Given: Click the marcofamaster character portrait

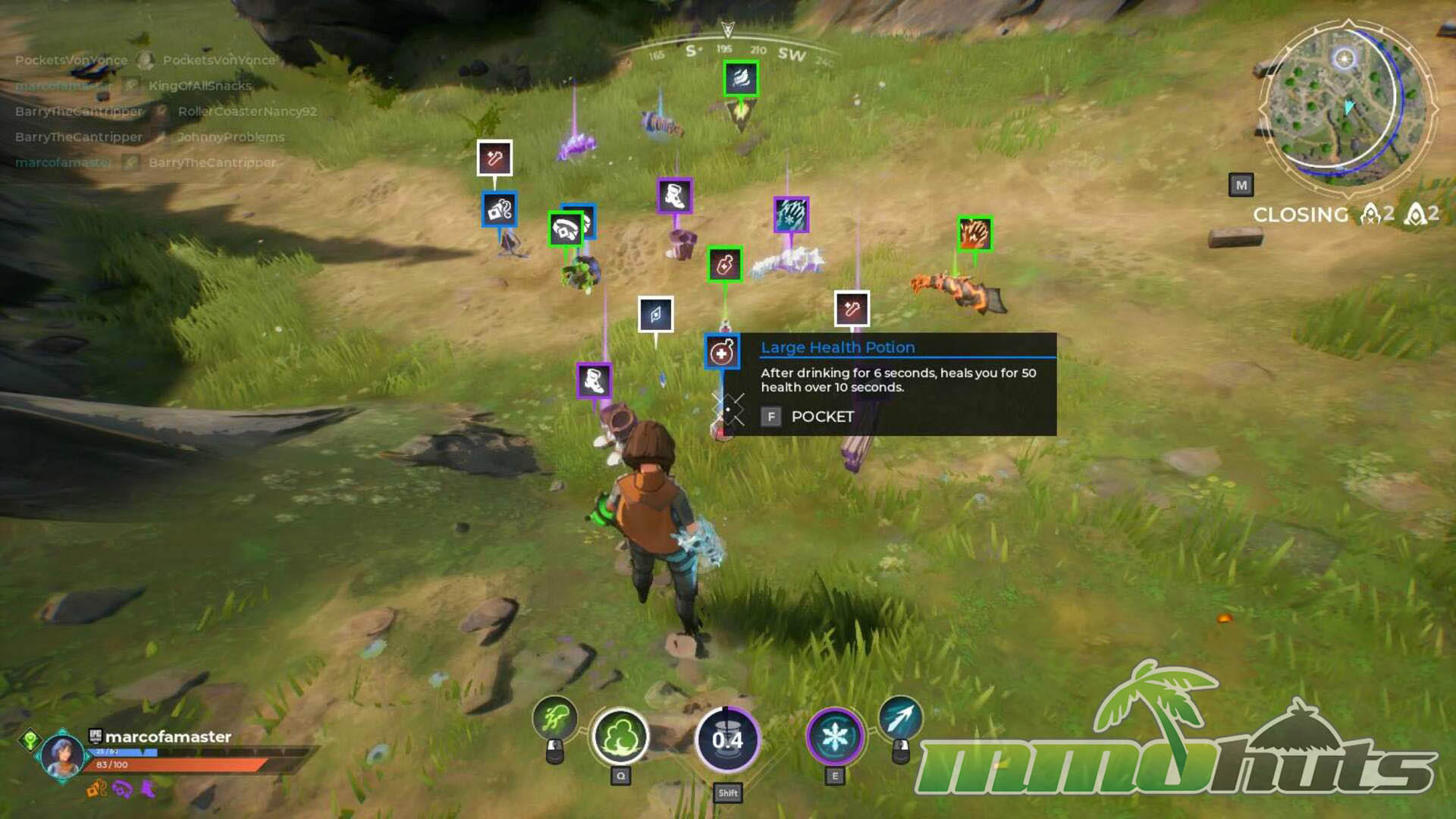Looking at the screenshot, I should point(62,756).
